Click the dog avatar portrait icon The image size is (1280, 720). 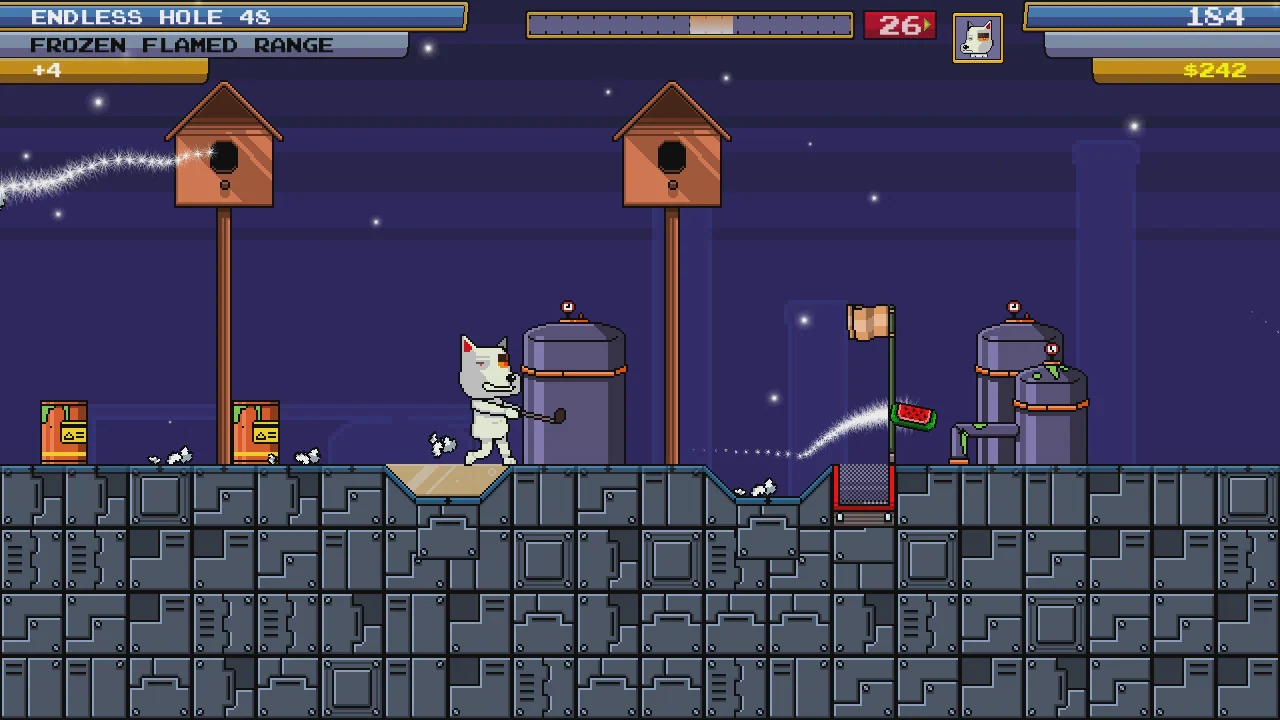coord(977,37)
